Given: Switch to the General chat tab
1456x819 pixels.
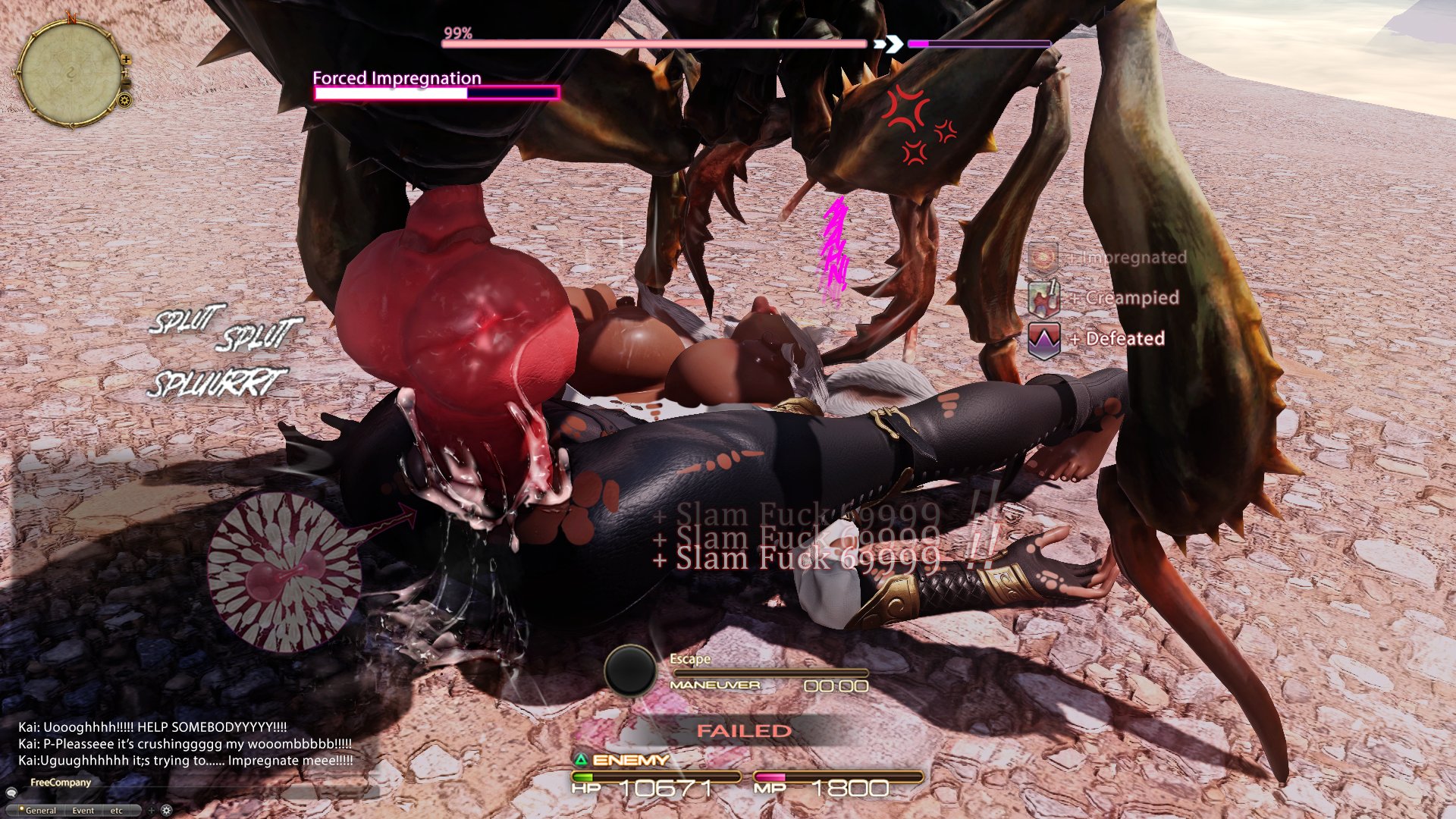Looking at the screenshot, I should click(x=41, y=811).
